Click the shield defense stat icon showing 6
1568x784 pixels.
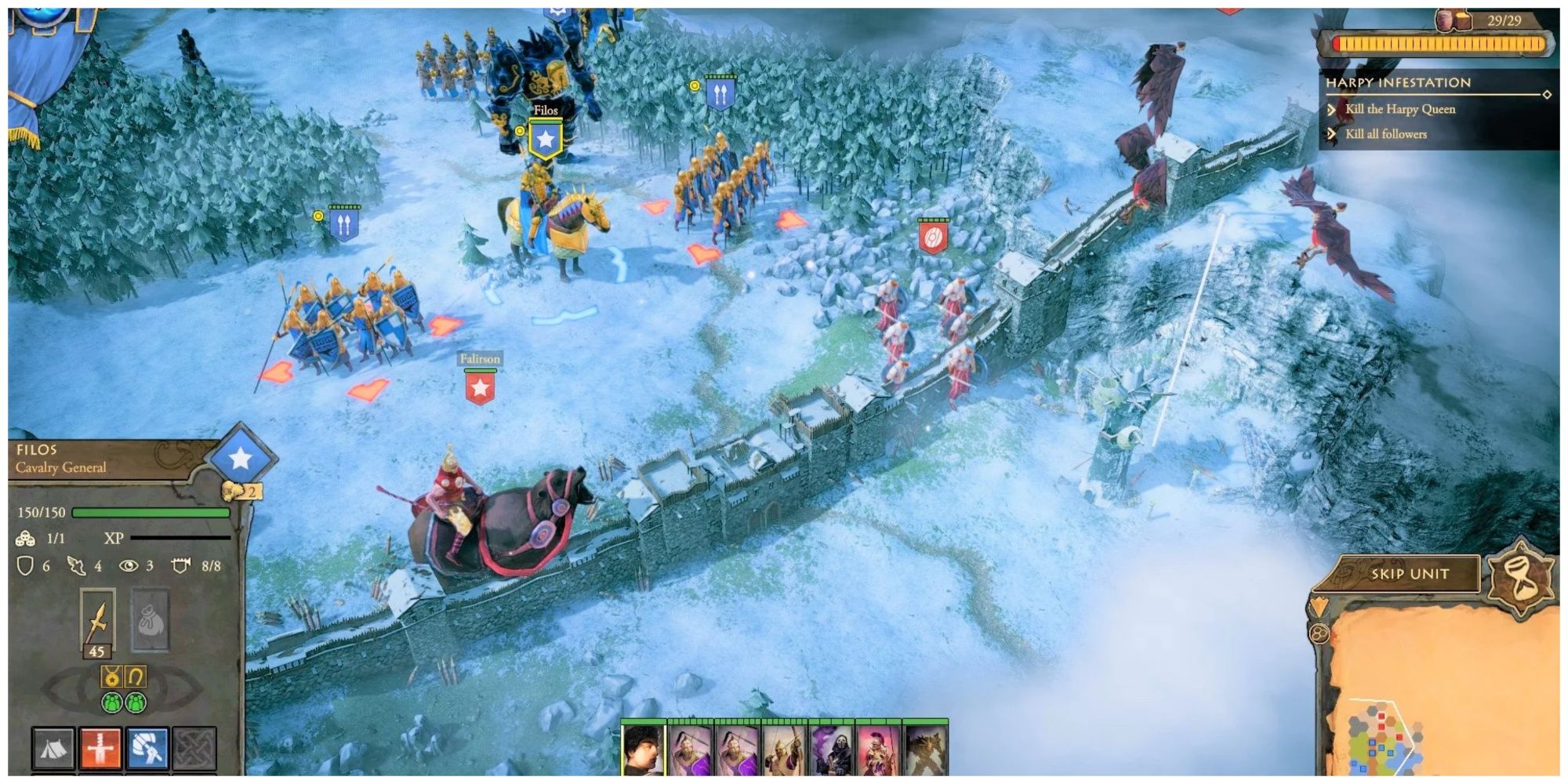pos(27,565)
